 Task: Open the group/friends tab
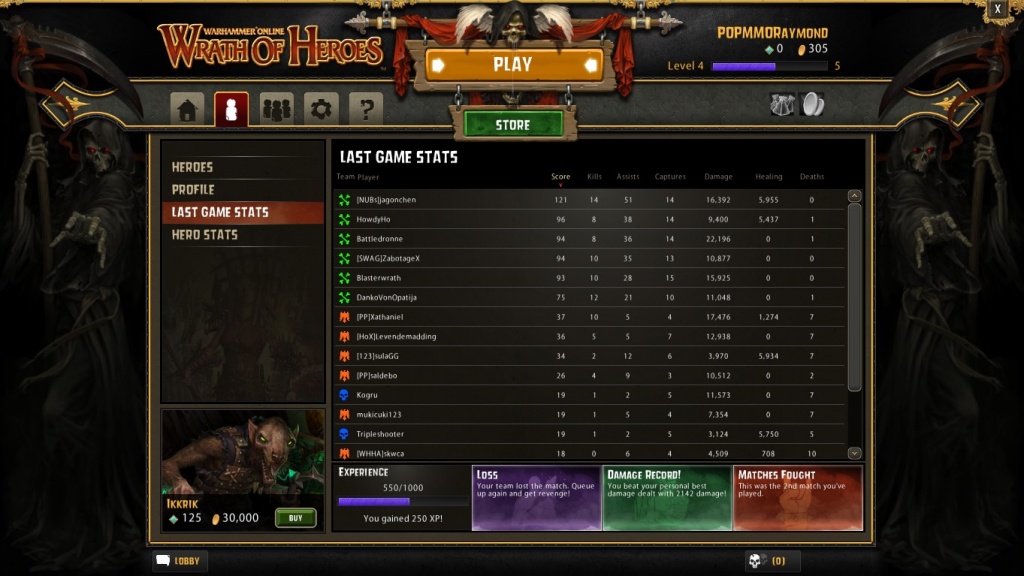pos(276,109)
